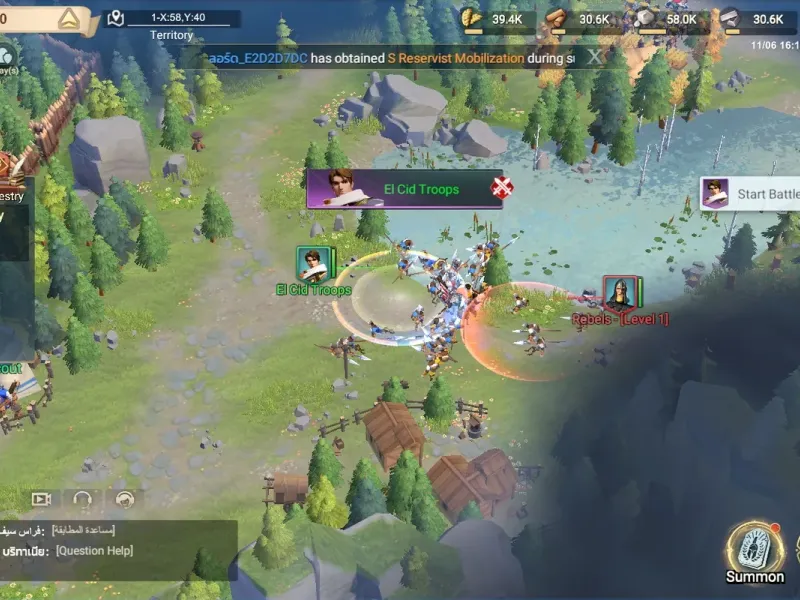Screen dimensions: 800x600
Task: Close the scrolling announcement banner
Action: pos(595,58)
